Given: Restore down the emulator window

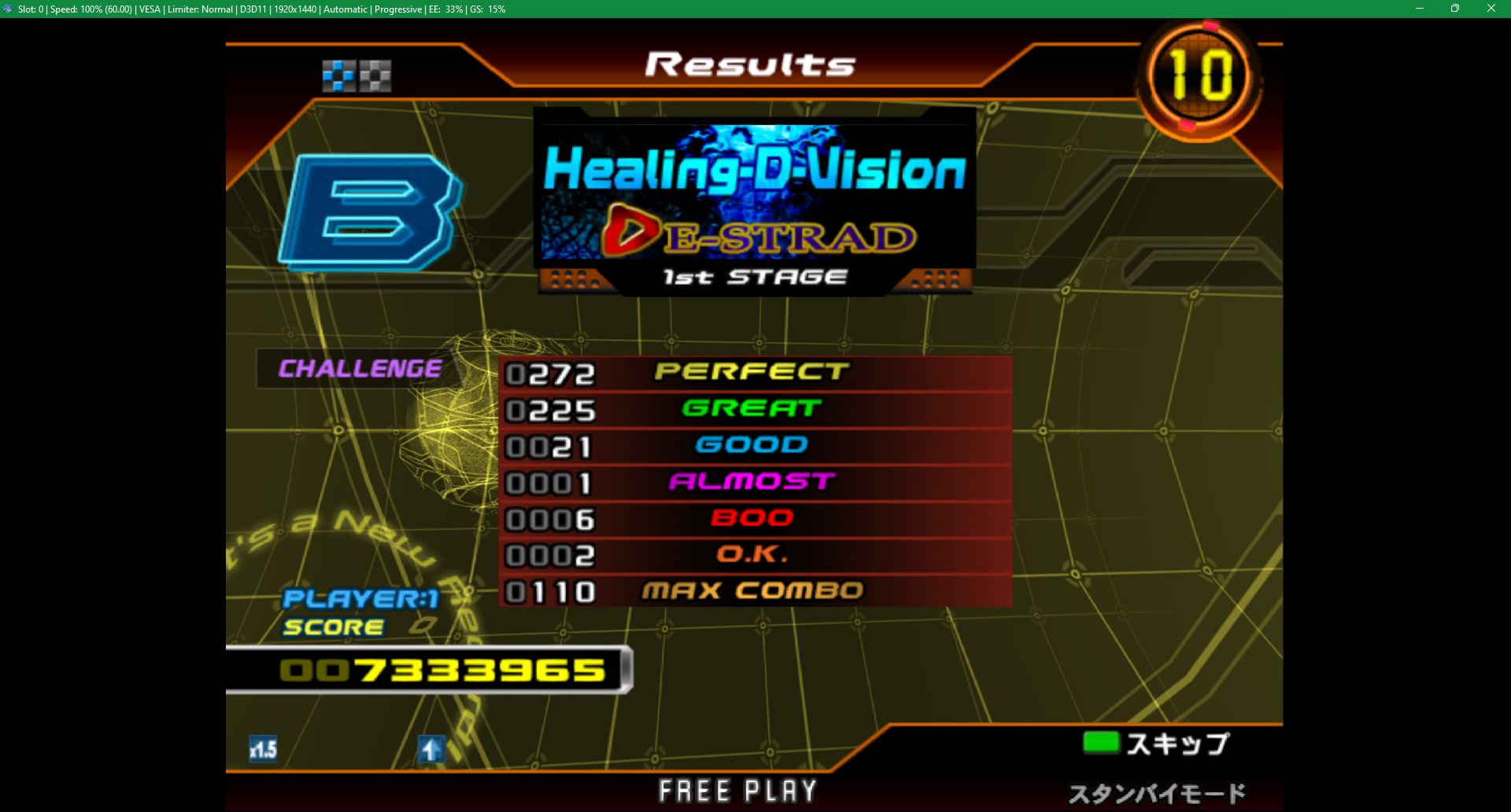Looking at the screenshot, I should (x=1455, y=9).
